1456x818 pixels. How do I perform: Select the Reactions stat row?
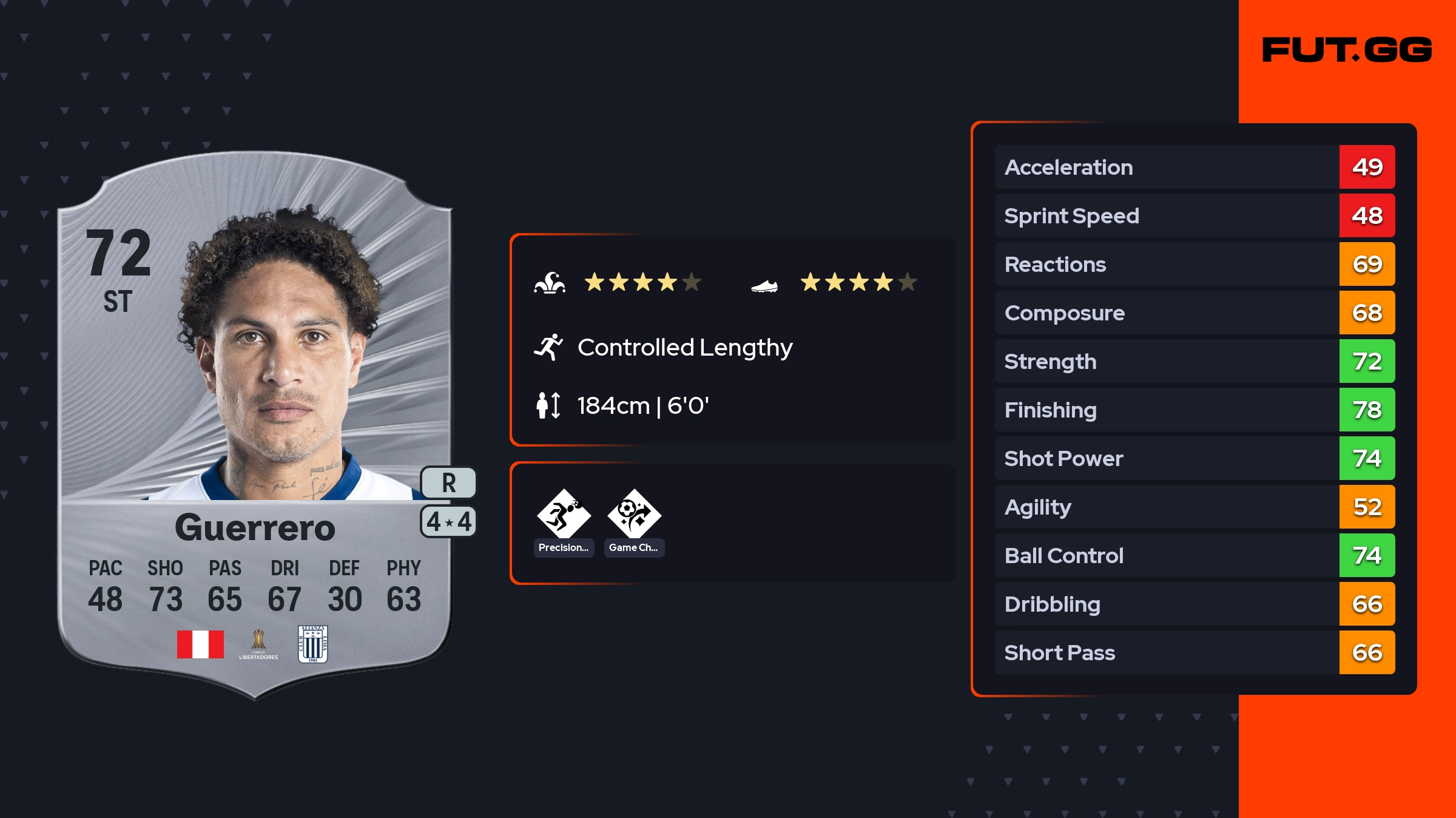pyautogui.click(x=1194, y=264)
